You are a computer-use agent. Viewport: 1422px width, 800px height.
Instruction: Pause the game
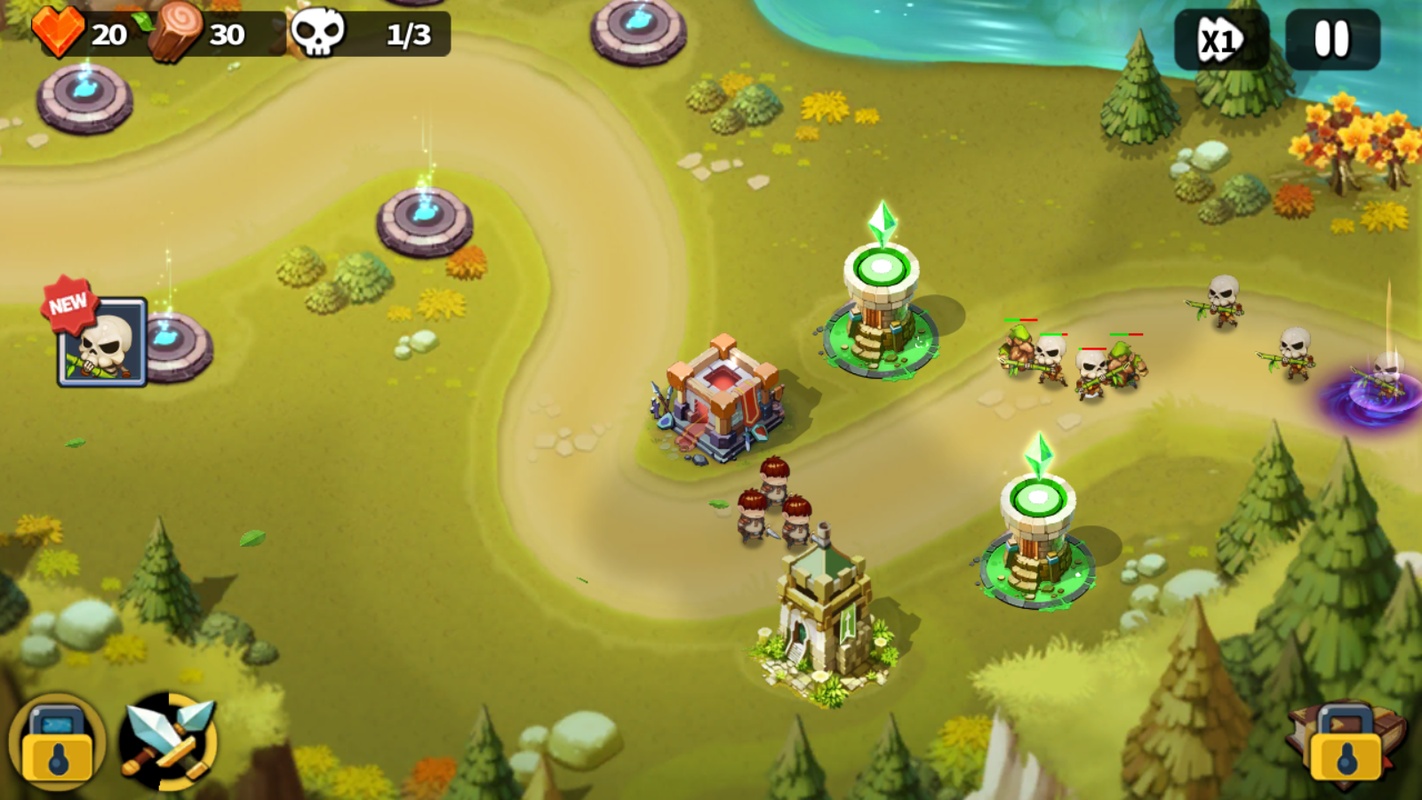coord(1331,40)
